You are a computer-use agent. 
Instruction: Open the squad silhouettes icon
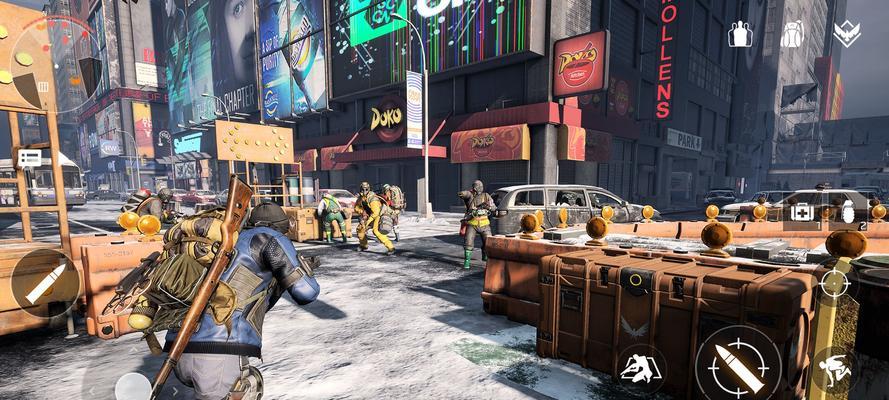pos(741,34)
